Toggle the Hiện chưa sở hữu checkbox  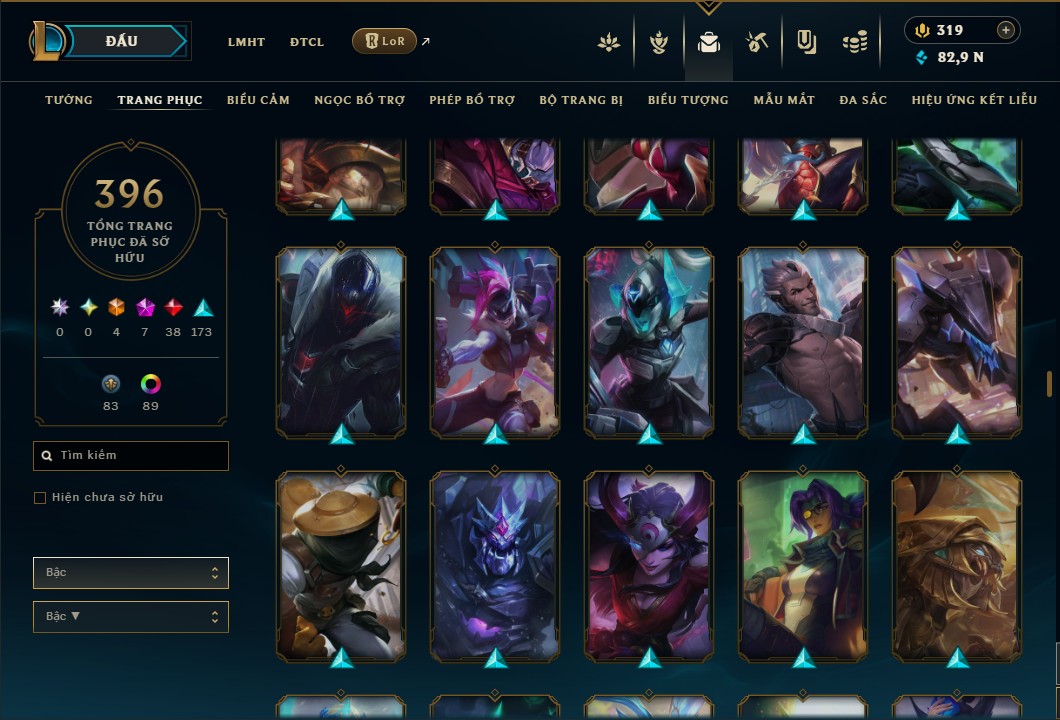(x=40, y=498)
